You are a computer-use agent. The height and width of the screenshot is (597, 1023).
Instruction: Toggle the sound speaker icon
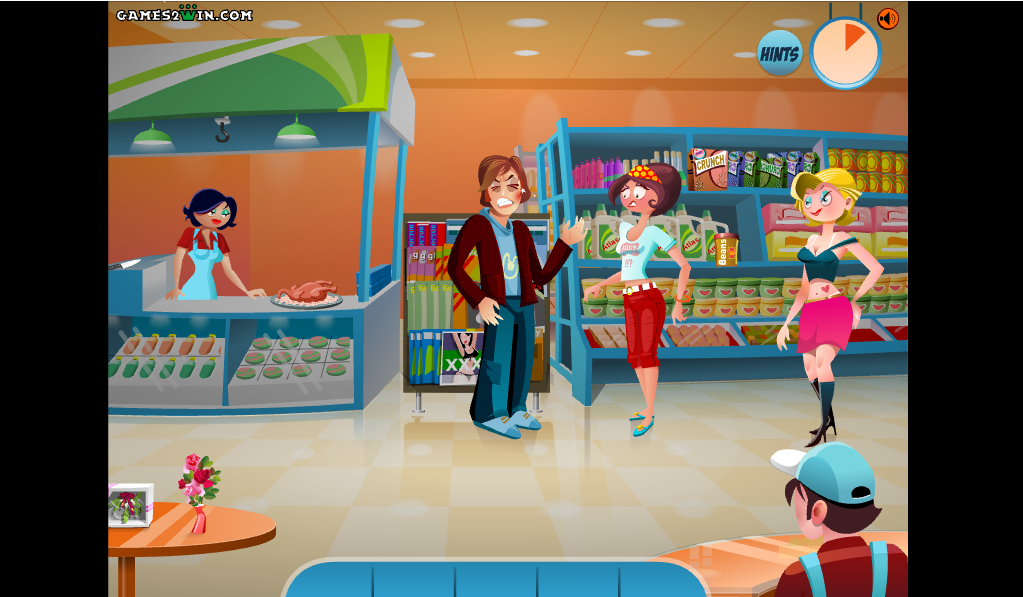[x=887, y=19]
